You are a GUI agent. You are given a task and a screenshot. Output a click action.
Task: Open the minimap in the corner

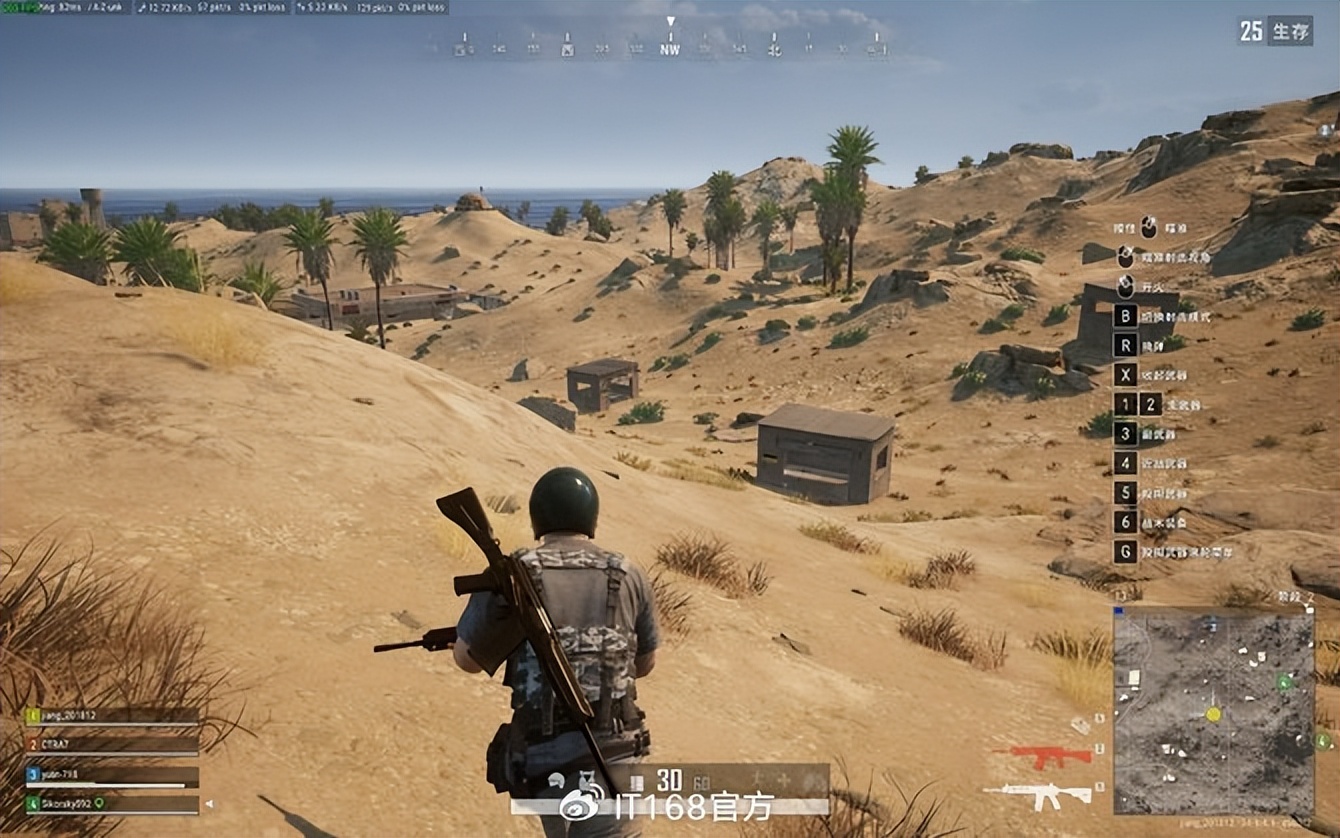(1213, 711)
